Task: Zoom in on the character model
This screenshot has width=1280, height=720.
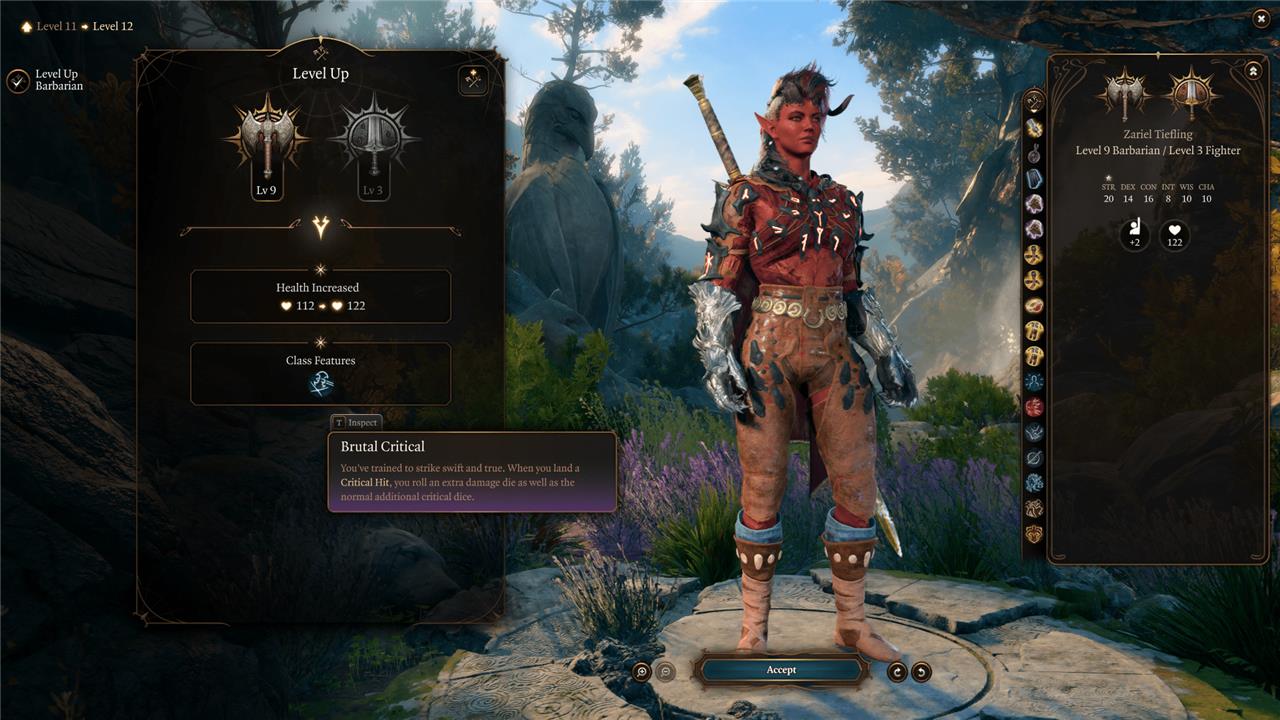Action: tap(642, 672)
